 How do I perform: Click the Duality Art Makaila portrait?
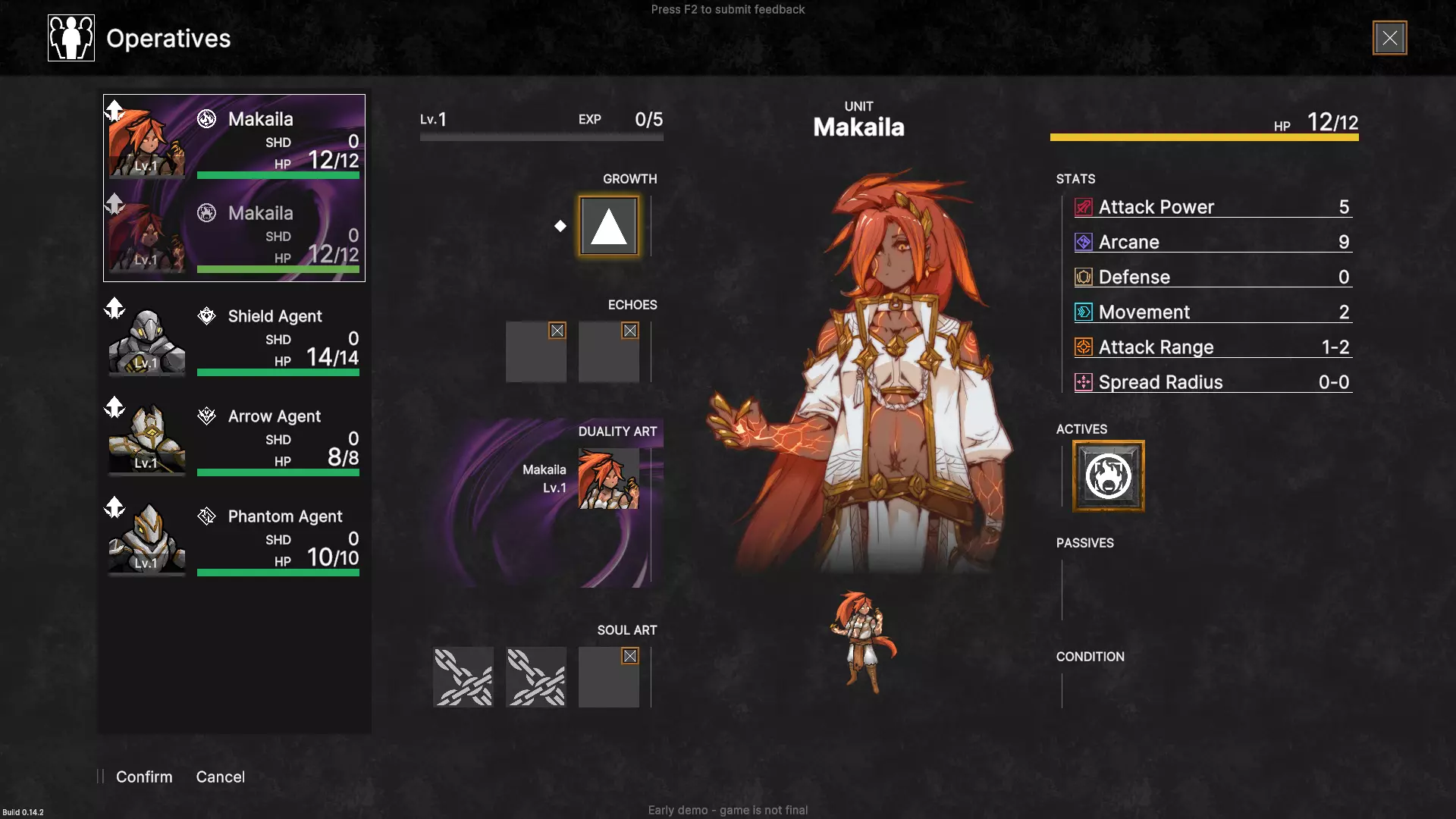click(608, 479)
